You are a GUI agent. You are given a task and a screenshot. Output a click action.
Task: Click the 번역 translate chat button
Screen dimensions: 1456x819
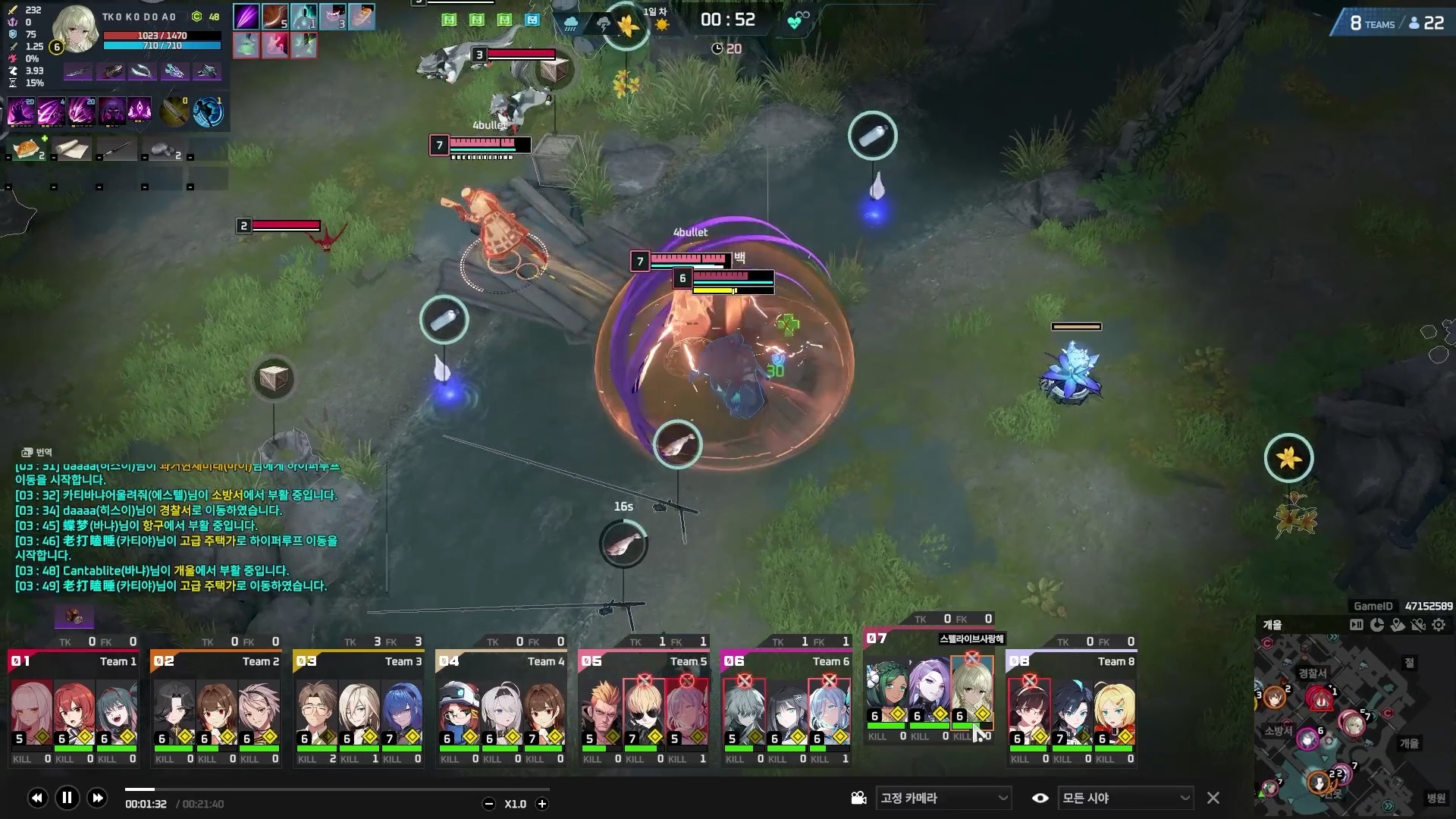37,452
